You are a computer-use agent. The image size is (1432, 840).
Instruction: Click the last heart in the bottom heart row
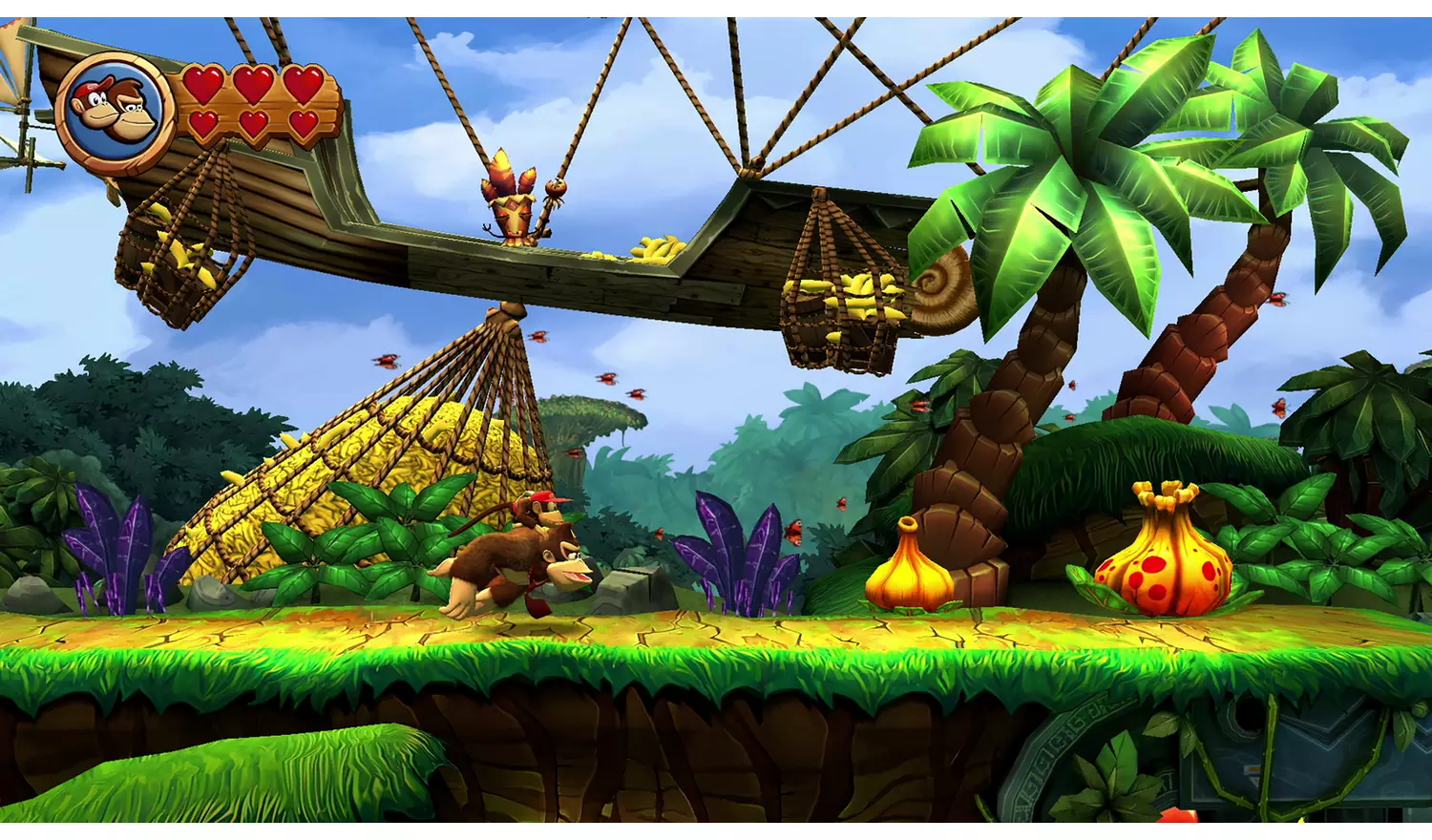(x=304, y=126)
